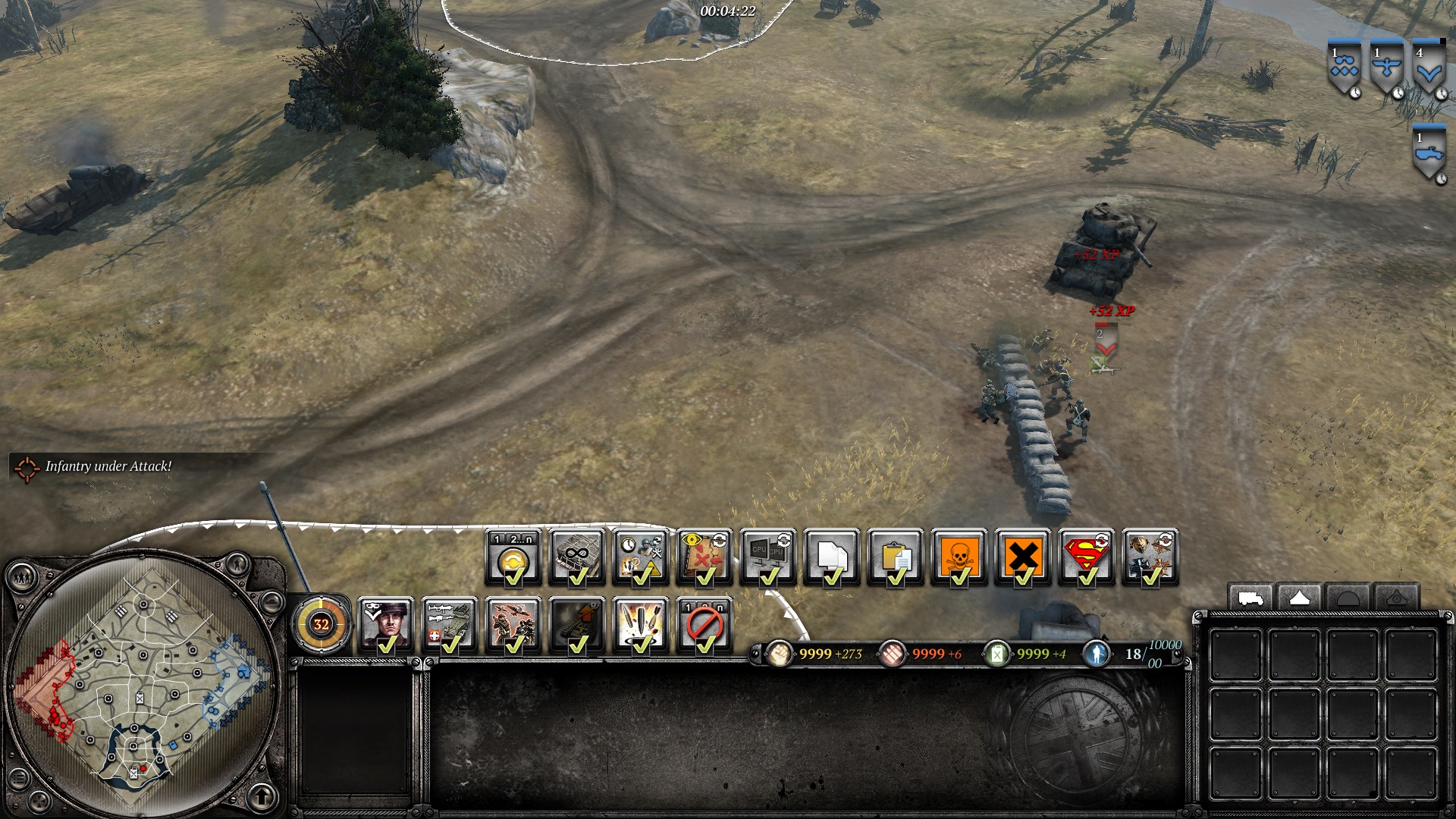Toggle the map with eye reveal button

(x=704, y=557)
